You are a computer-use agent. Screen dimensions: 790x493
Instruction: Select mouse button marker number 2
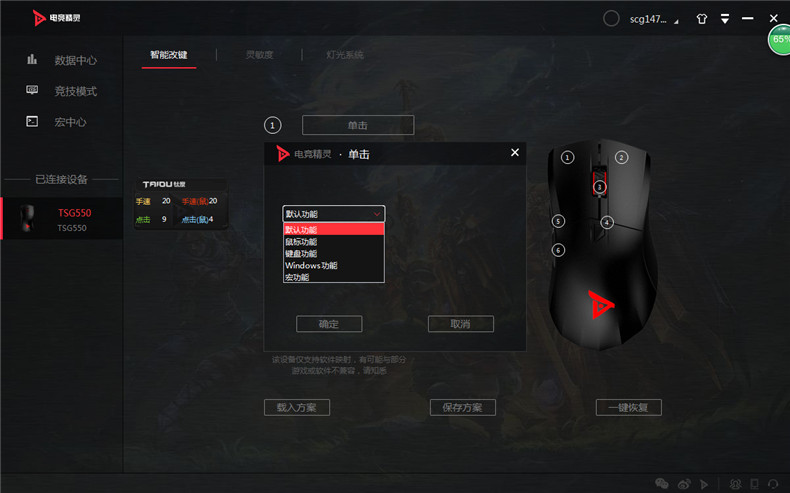tap(621, 157)
